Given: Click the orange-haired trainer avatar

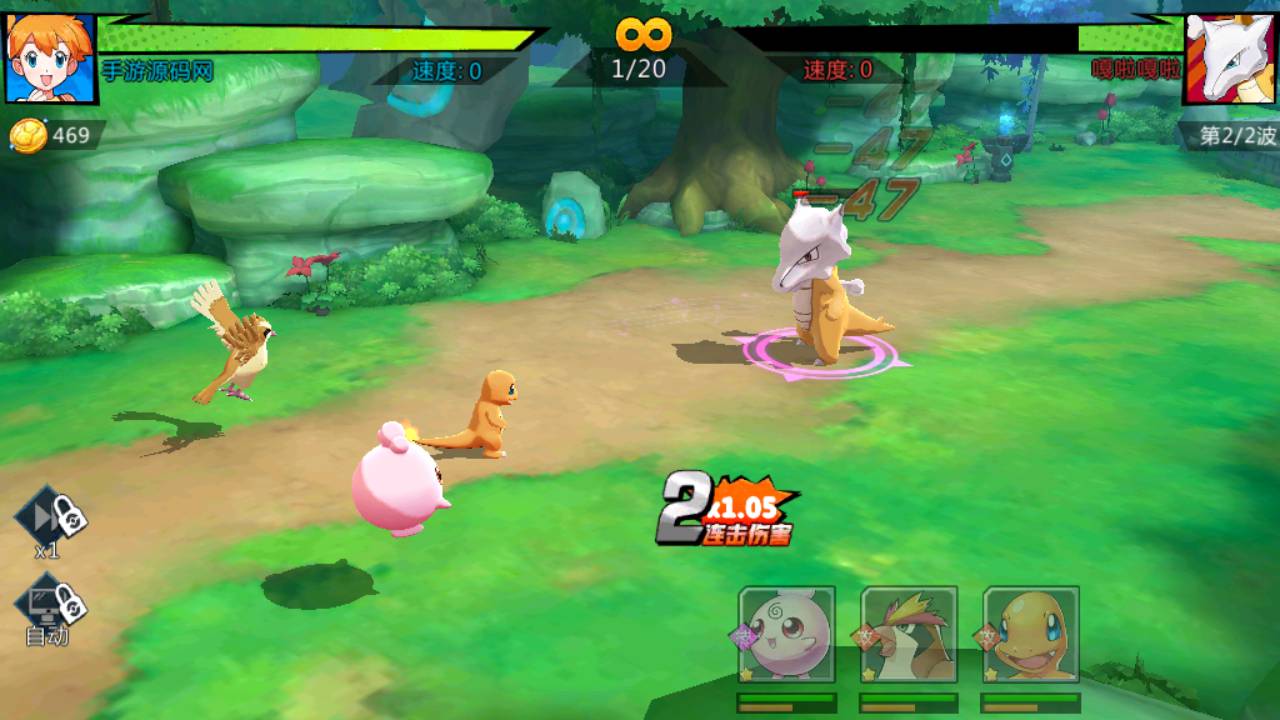Looking at the screenshot, I should click(x=50, y=57).
